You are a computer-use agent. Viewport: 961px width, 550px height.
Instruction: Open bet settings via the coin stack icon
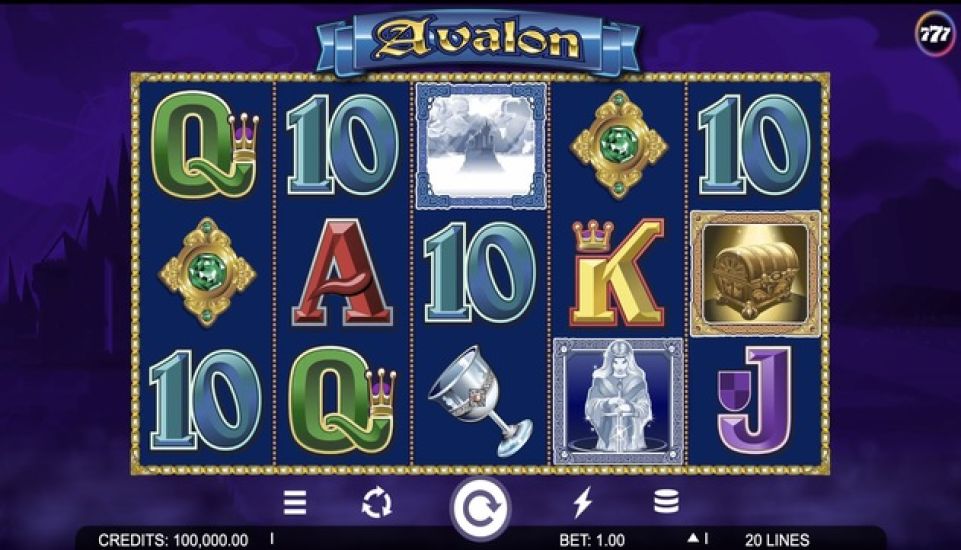666,502
